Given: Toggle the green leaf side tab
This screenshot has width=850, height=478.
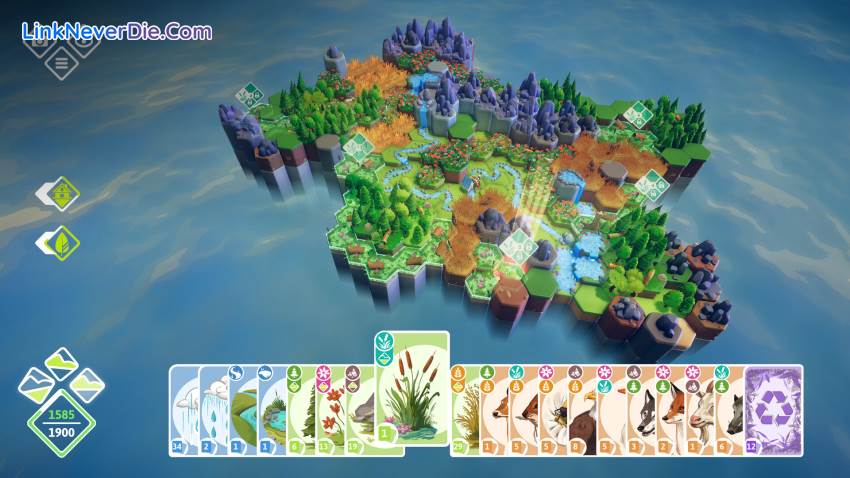Looking at the screenshot, I should pyautogui.click(x=61, y=242).
